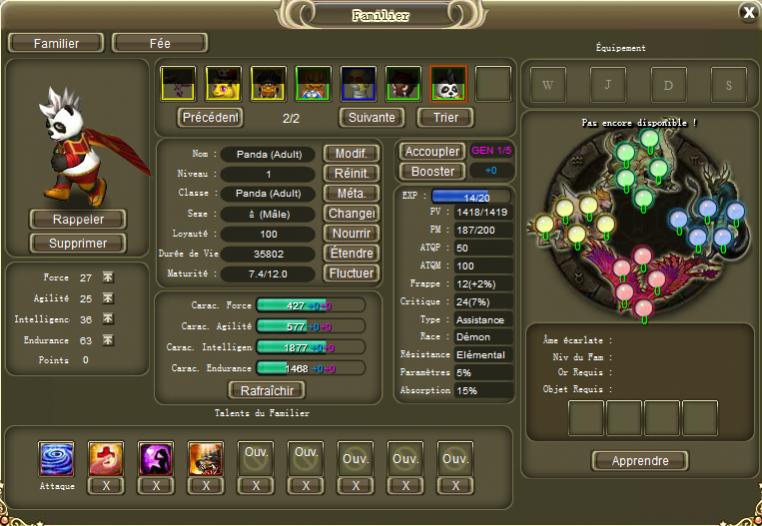Click the Rappeler button
Viewport: 762px width, 526px height.
point(77,219)
